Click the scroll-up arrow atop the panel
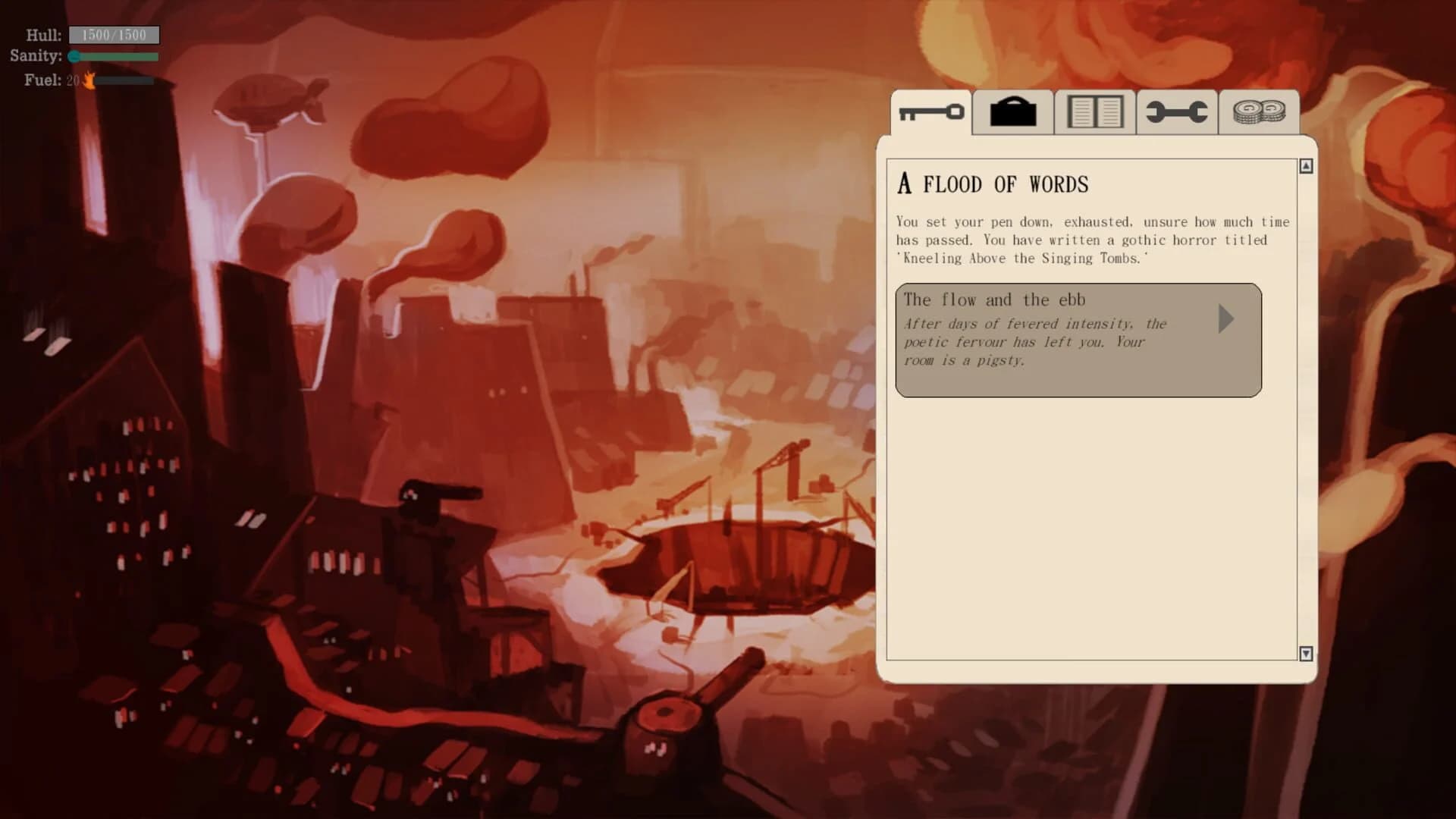Viewport: 1456px width, 819px height. (x=1307, y=165)
